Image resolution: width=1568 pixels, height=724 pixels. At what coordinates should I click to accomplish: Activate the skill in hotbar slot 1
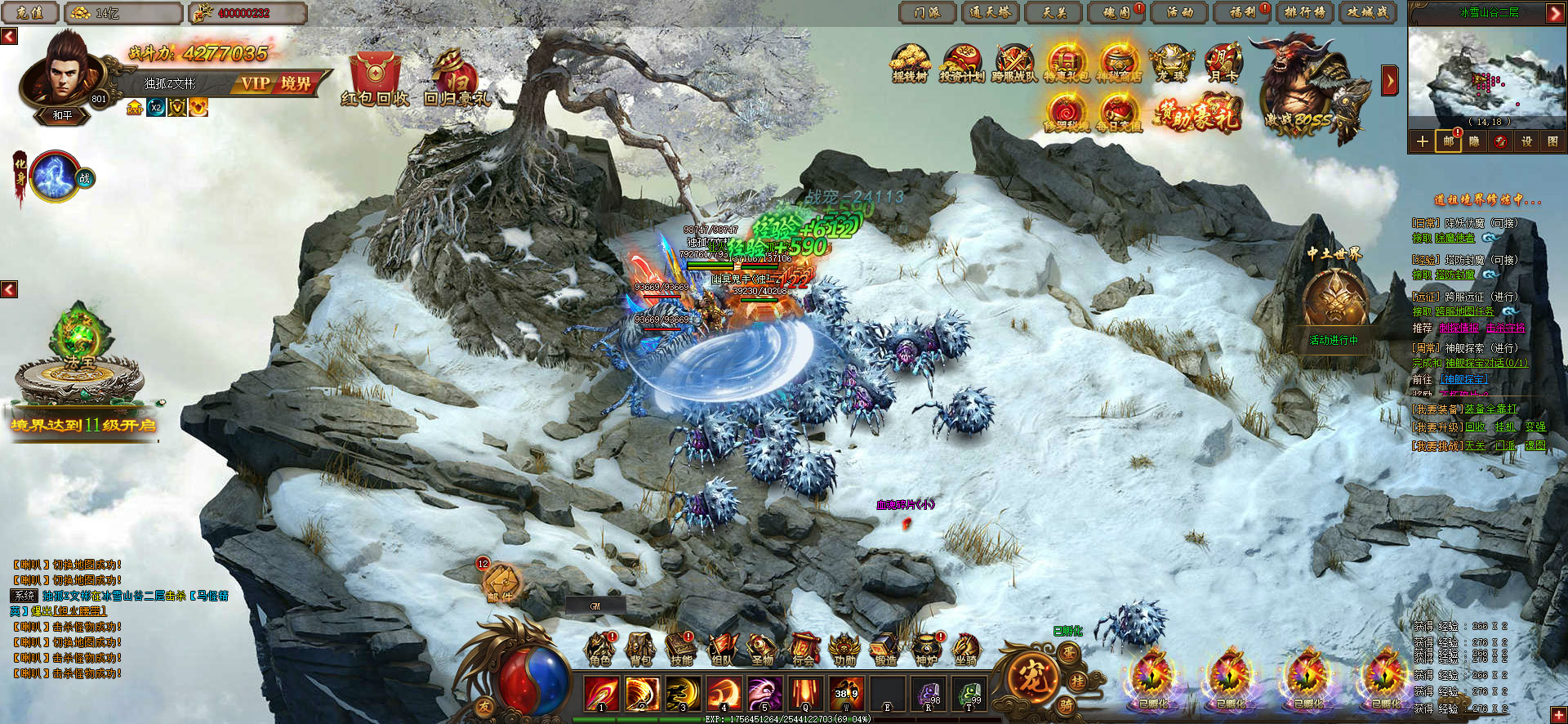(x=601, y=694)
